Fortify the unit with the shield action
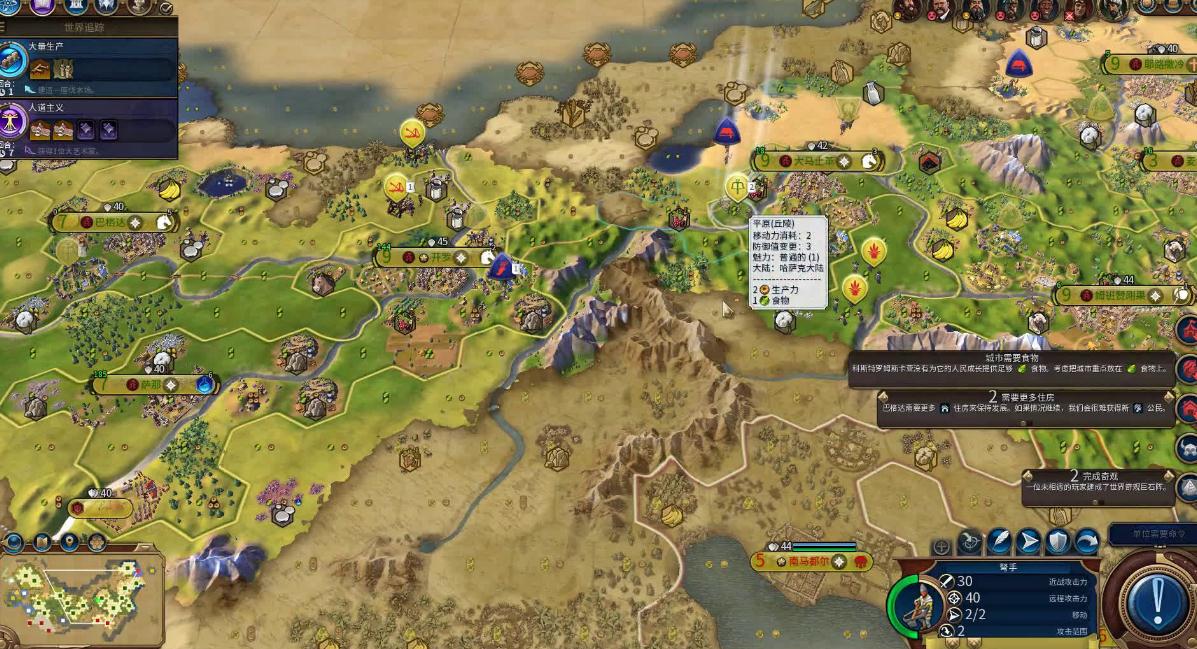This screenshot has height=649, width=1197. coord(1058,543)
